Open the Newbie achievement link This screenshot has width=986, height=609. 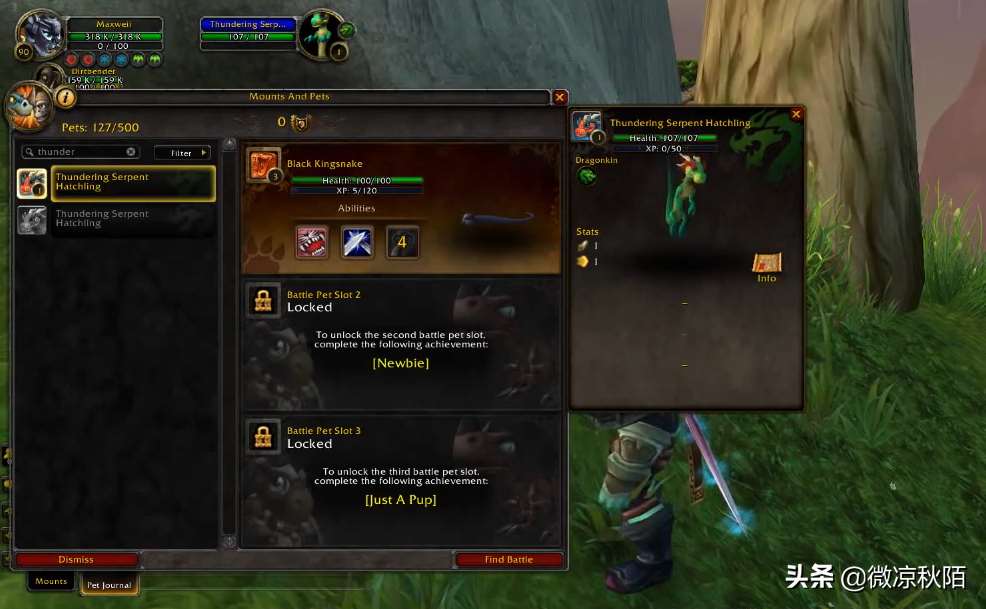point(400,363)
